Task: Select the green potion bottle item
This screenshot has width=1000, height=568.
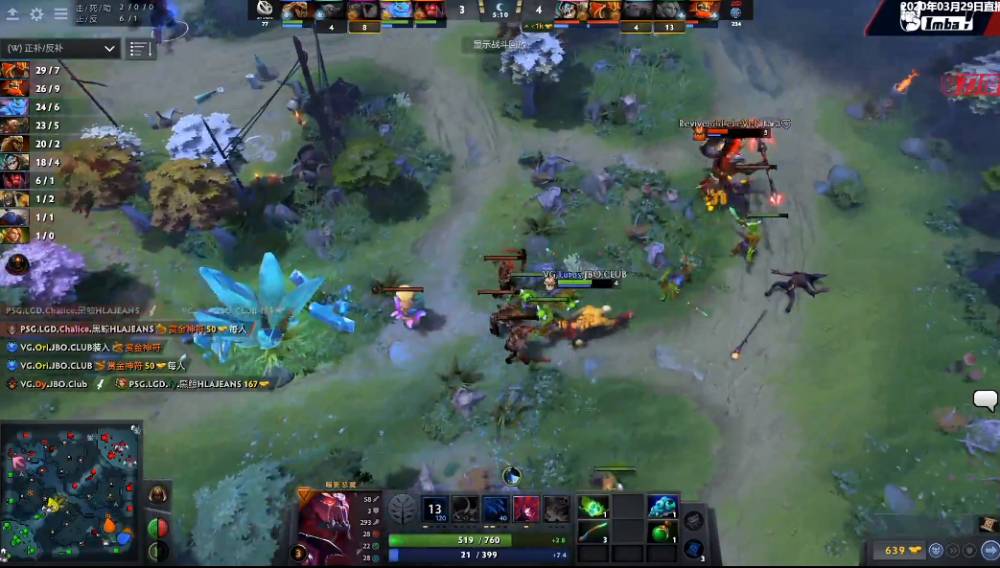Action: point(662,531)
